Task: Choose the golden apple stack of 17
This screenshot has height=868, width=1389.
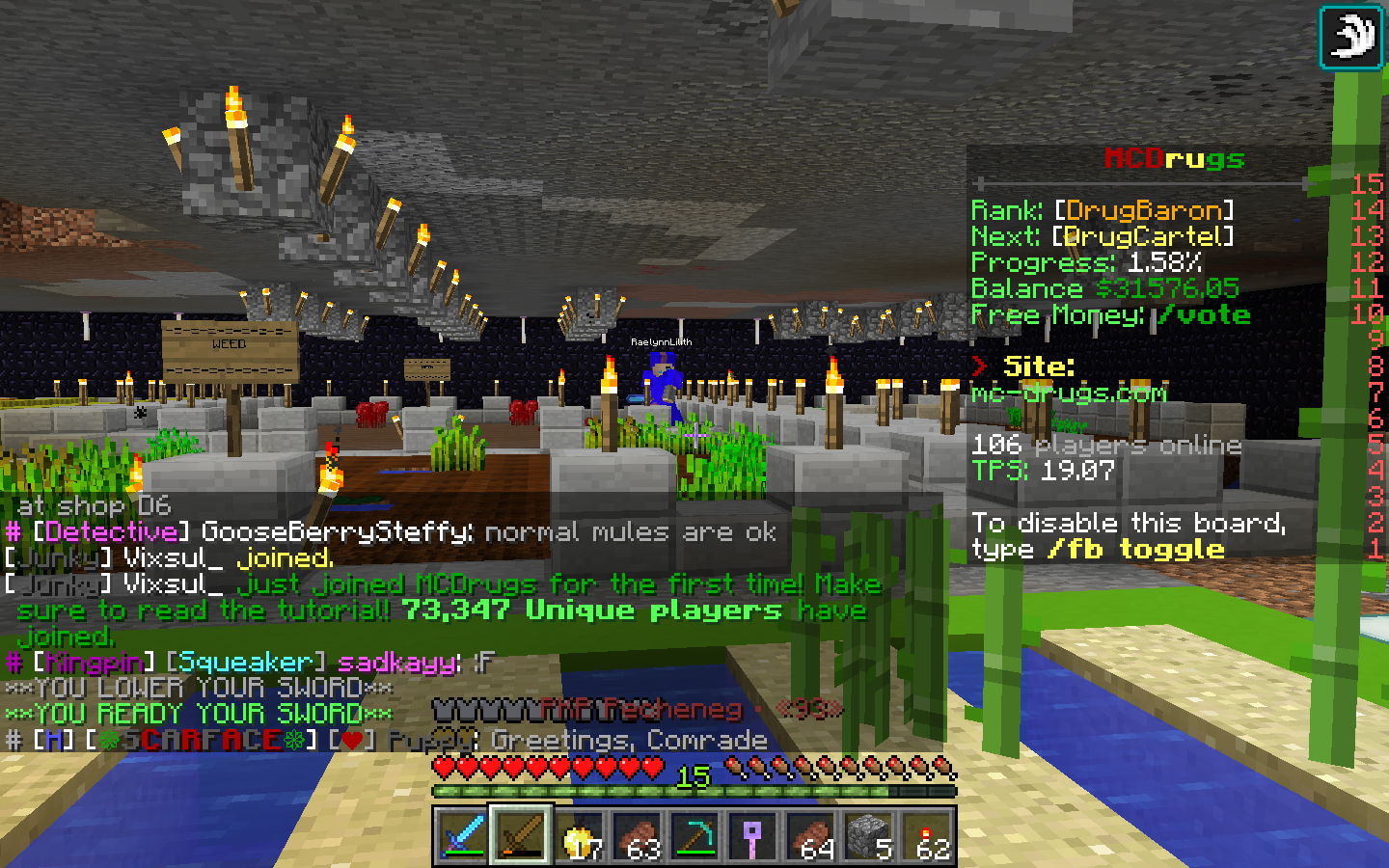Action: (x=579, y=835)
